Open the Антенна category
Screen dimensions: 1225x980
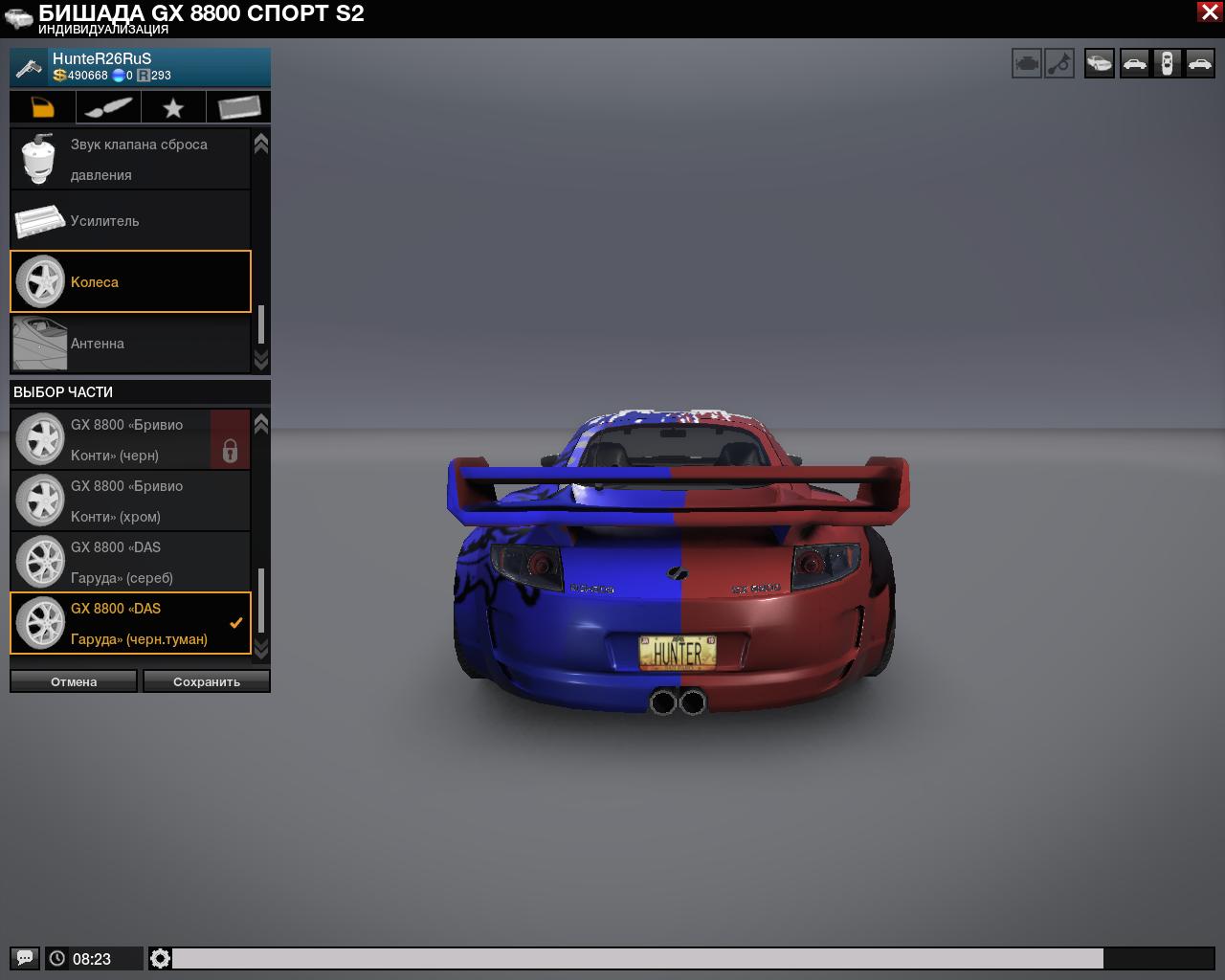130,344
